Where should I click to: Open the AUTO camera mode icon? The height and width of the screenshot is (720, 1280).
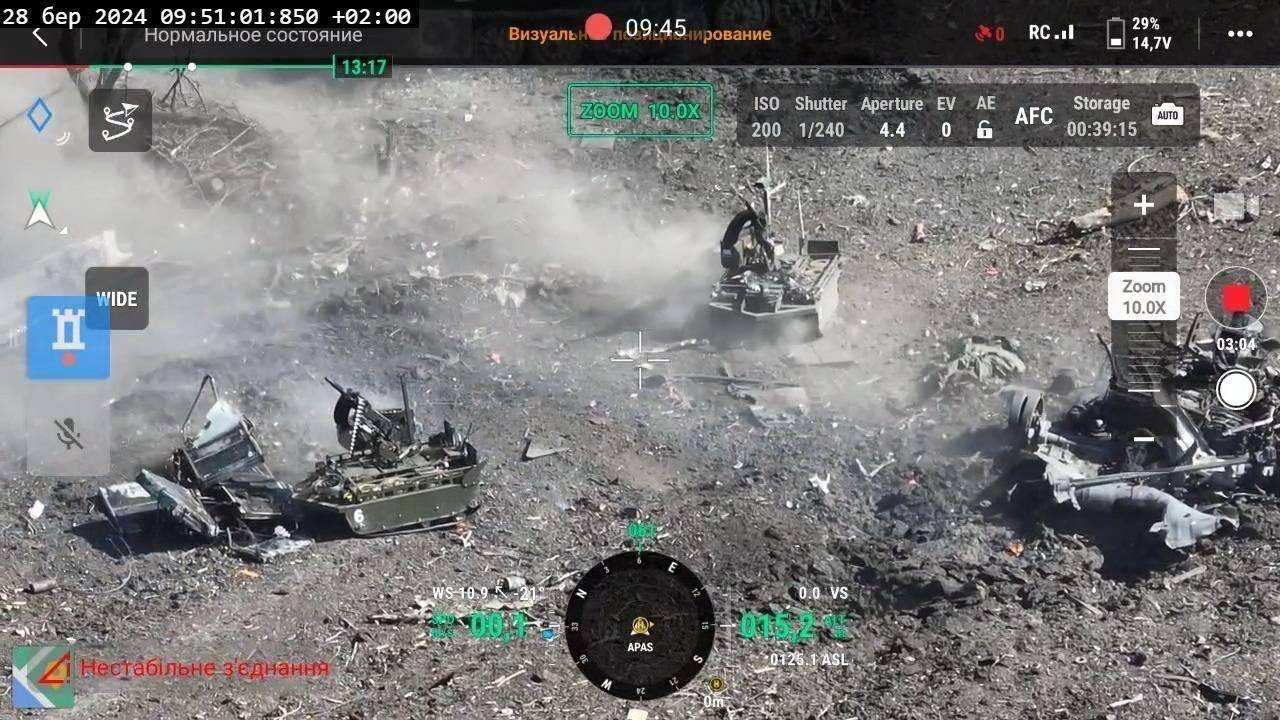(1168, 114)
